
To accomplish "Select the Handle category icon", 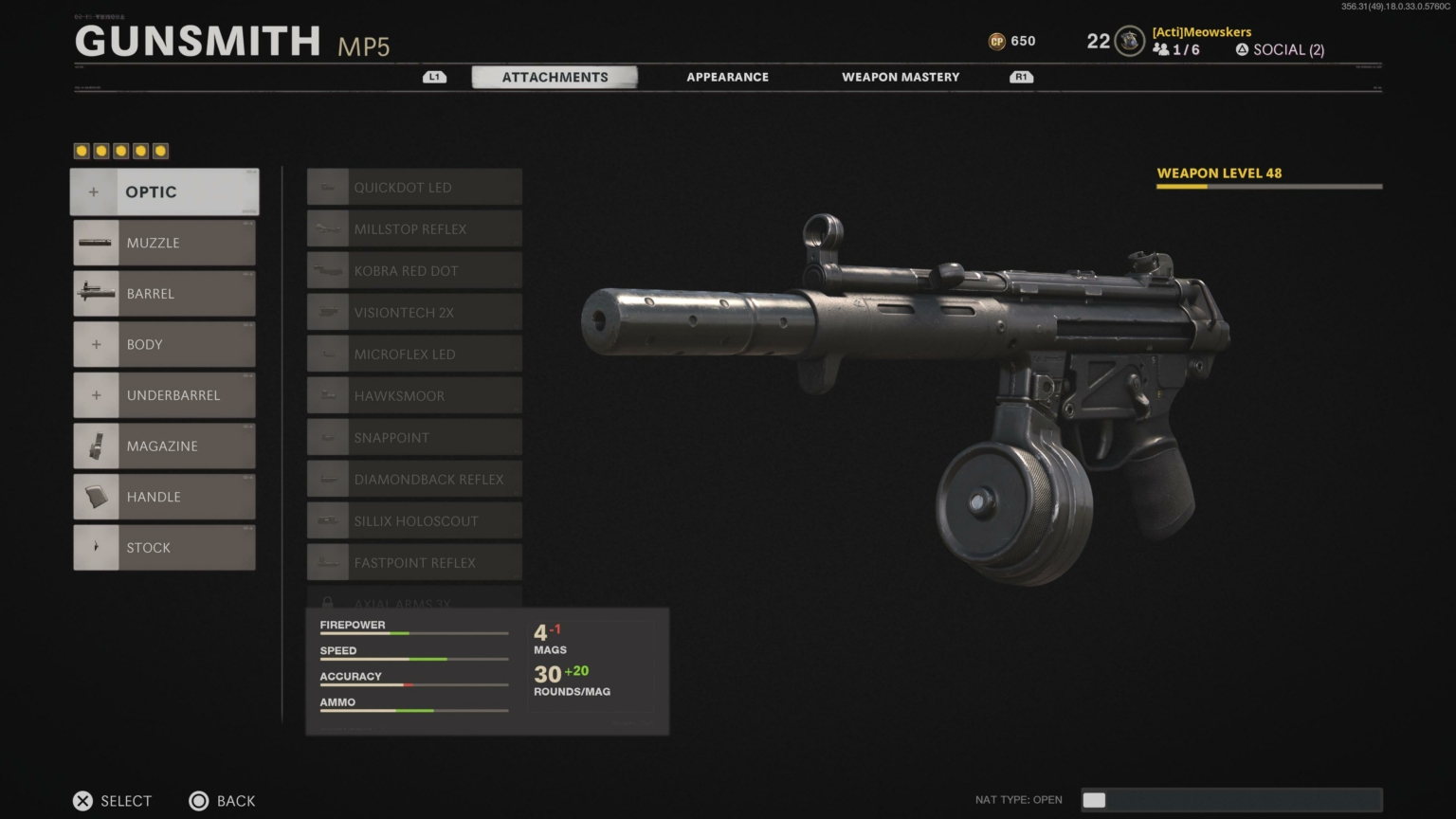I will point(95,496).
